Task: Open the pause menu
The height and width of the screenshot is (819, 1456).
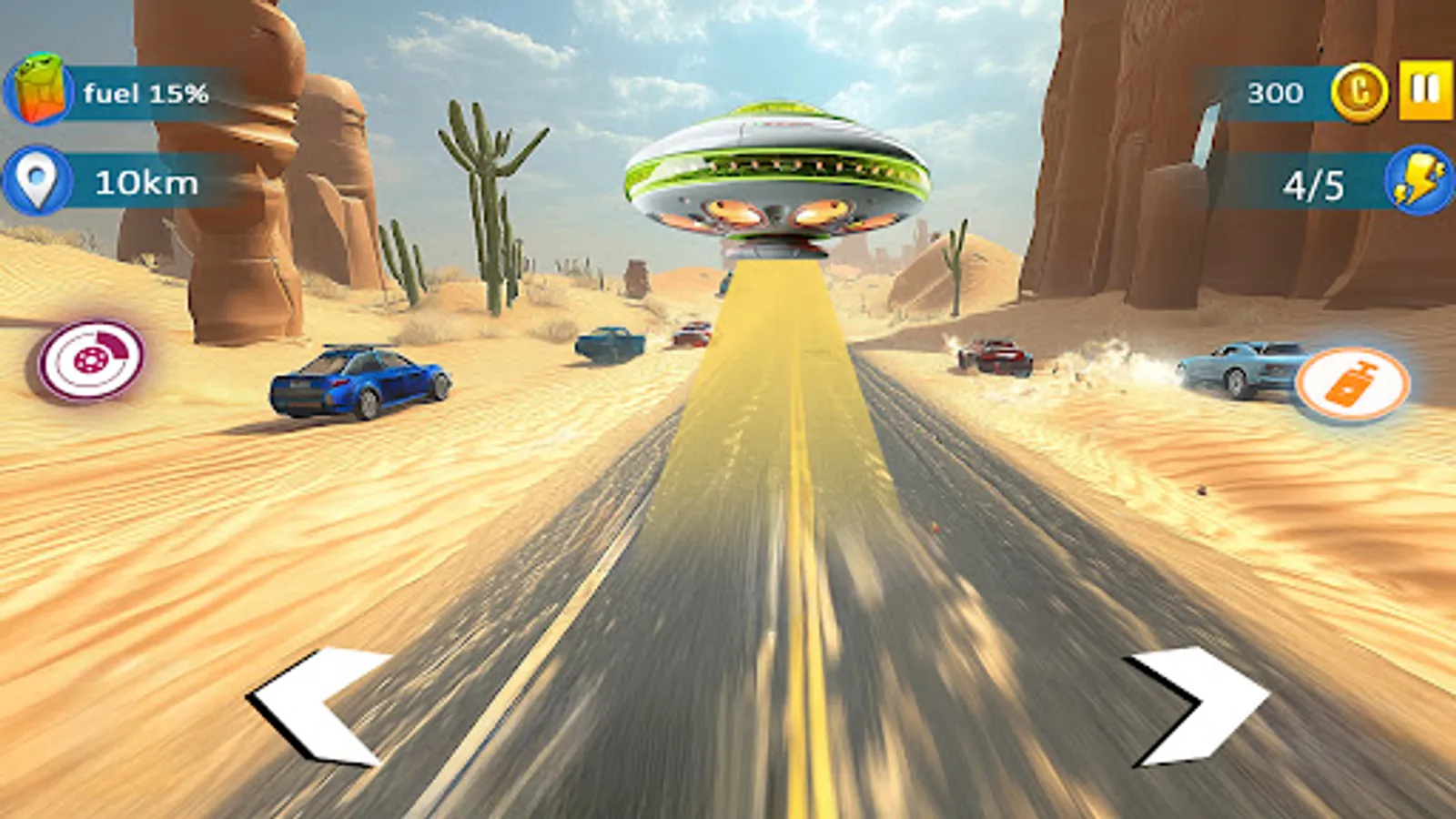Action: coord(1422,89)
